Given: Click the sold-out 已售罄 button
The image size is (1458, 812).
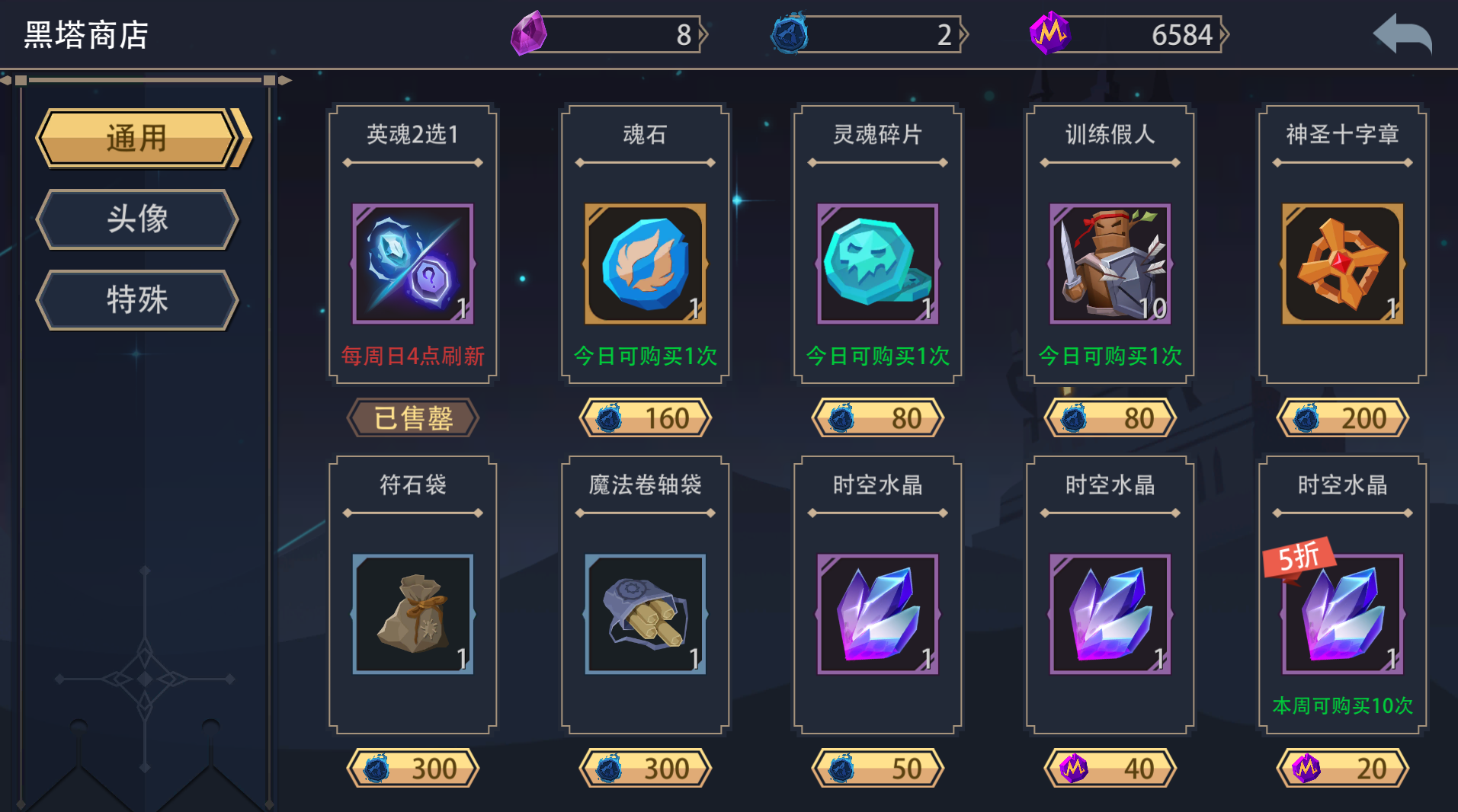Looking at the screenshot, I should [412, 417].
